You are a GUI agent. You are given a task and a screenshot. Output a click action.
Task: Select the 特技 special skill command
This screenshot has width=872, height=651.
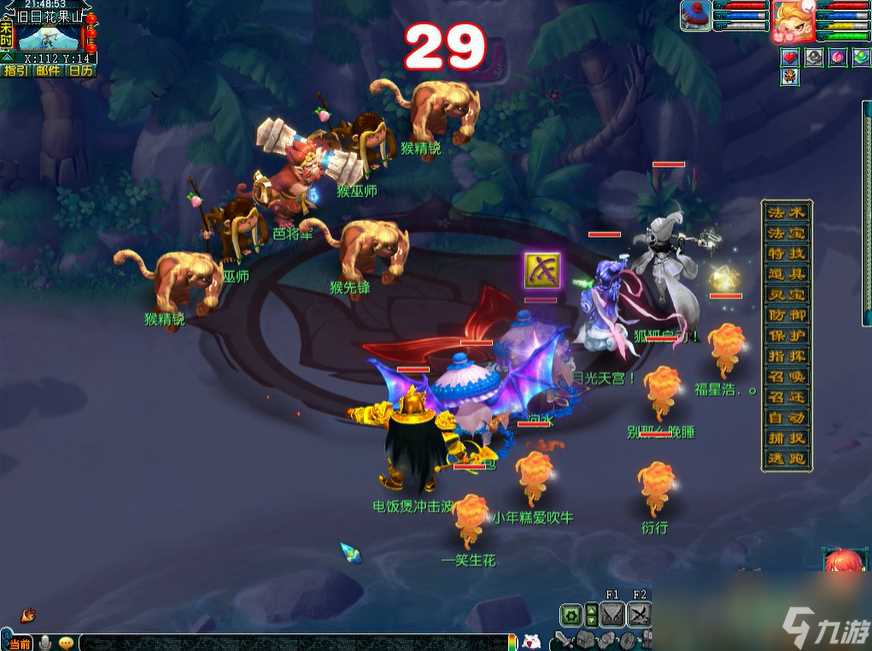(787, 253)
